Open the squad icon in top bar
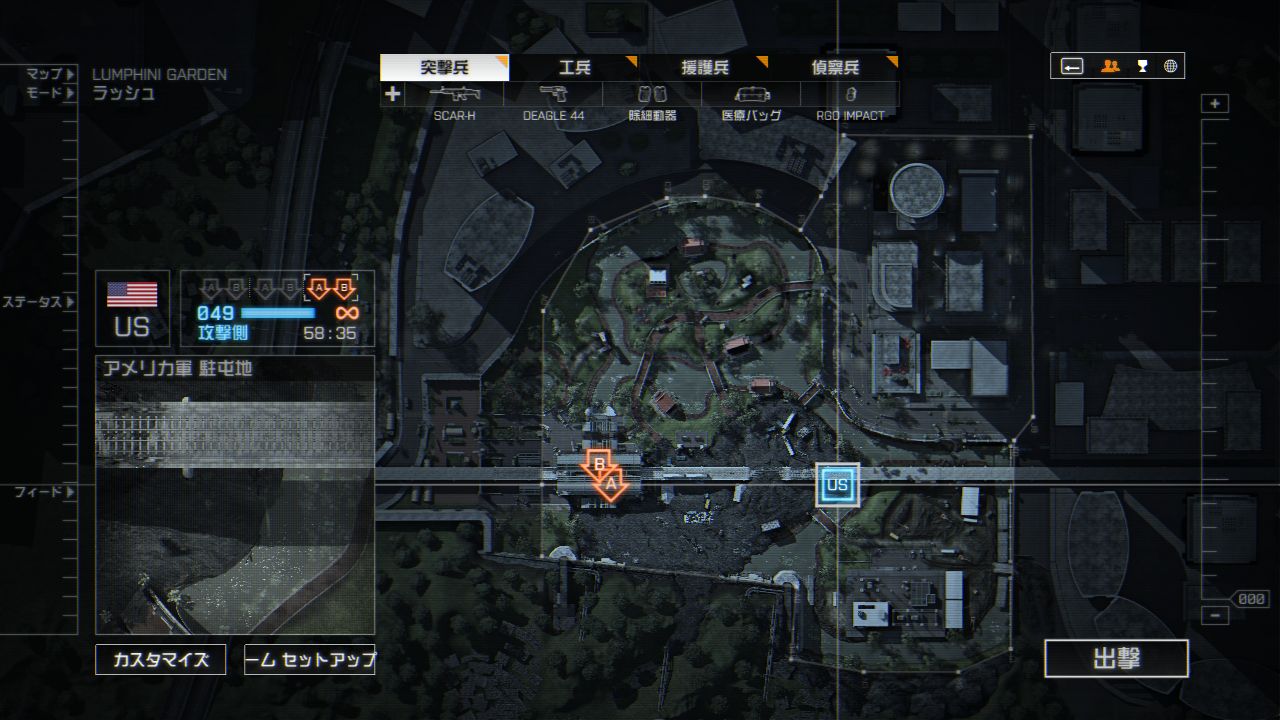Image resolution: width=1280 pixels, height=720 pixels. 1110,67
